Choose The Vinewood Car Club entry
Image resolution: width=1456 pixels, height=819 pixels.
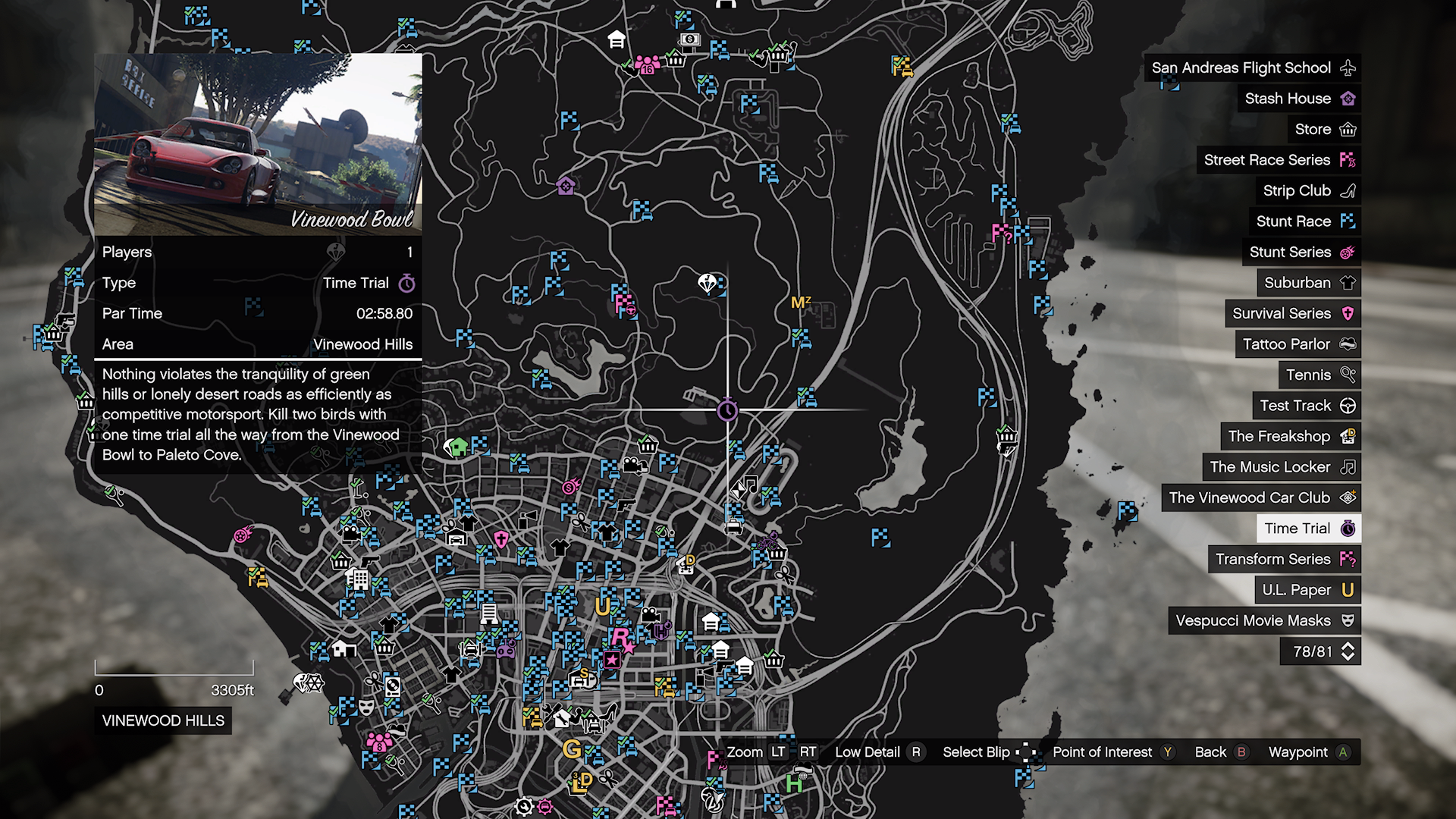pyautogui.click(x=1260, y=497)
